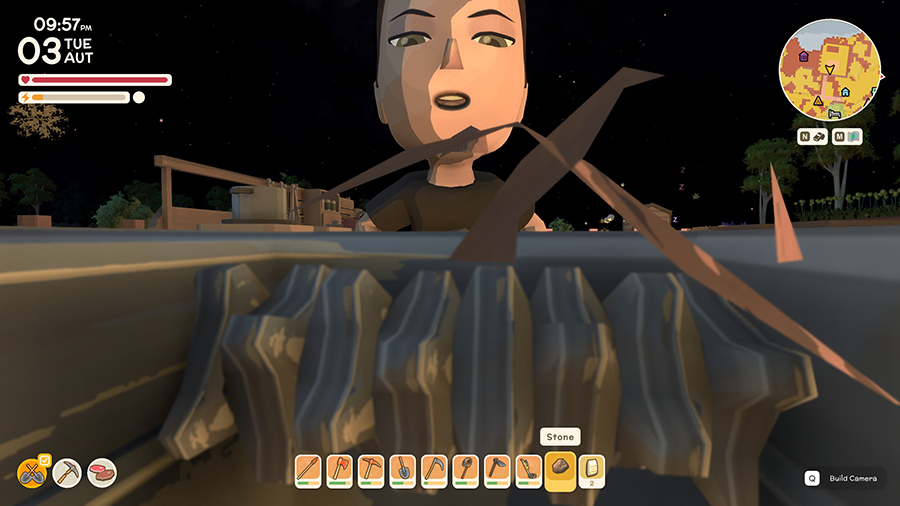
Task: Open the map shortcut below the minimap
Action: tap(848, 137)
